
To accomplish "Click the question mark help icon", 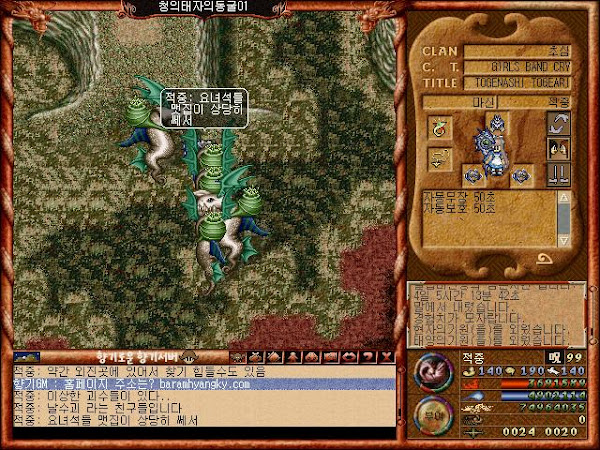I will (x=373, y=356).
